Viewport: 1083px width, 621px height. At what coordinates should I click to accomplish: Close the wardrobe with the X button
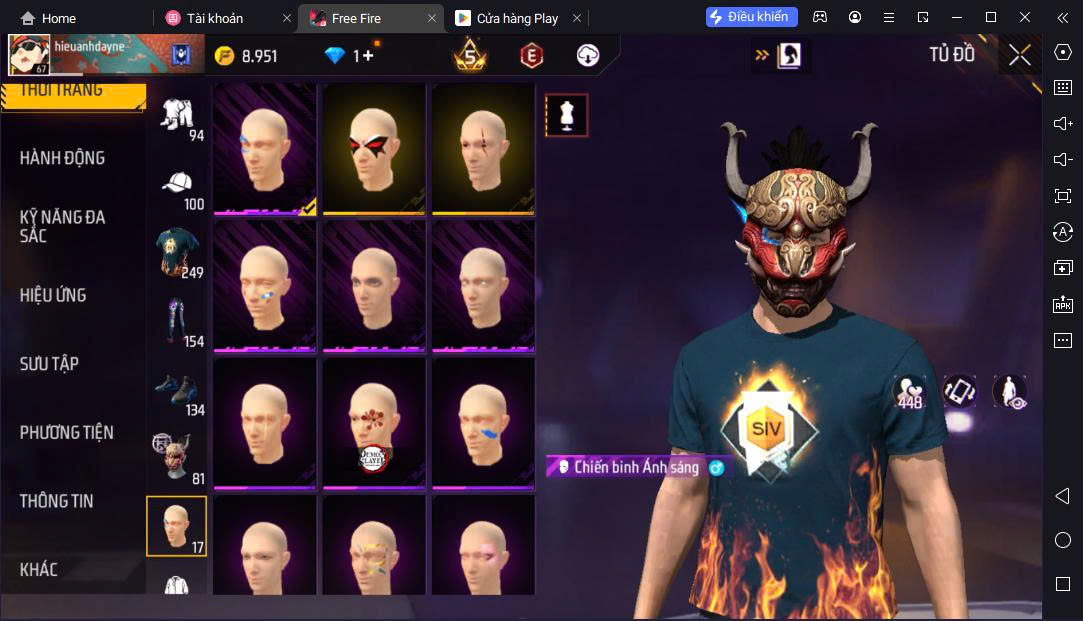[1019, 56]
